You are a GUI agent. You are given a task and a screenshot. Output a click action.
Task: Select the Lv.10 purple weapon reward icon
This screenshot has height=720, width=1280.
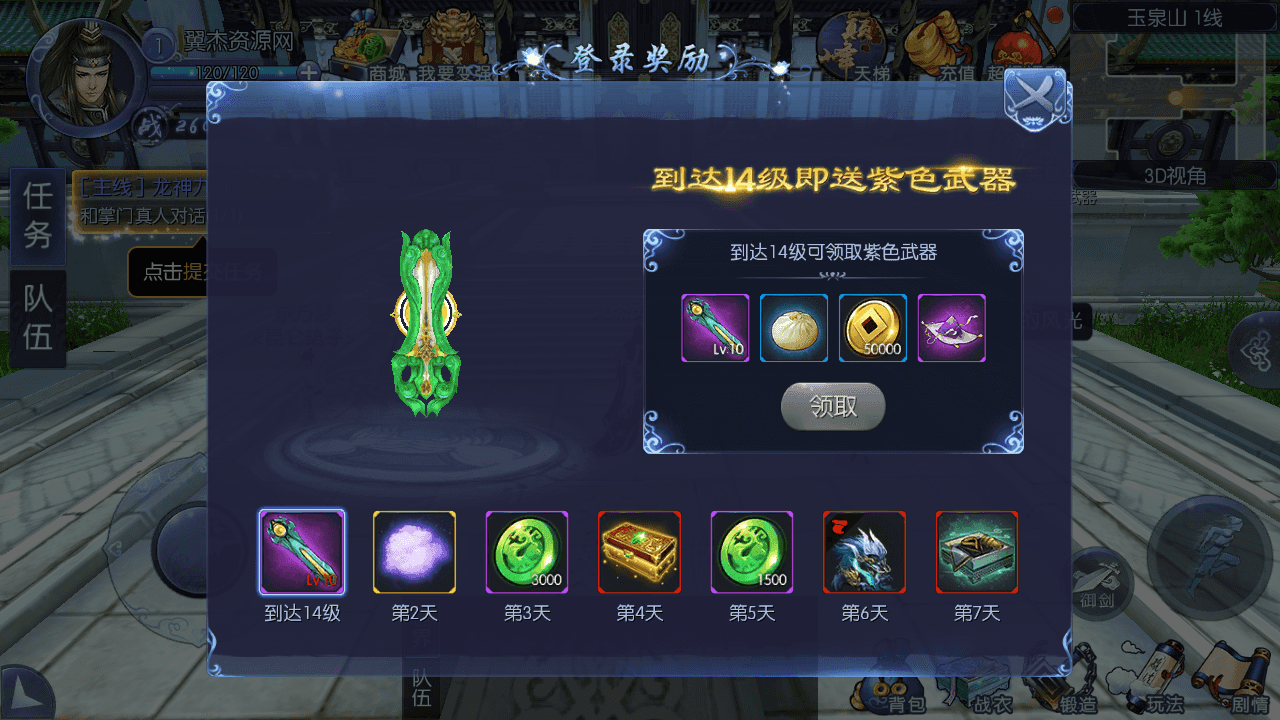point(714,328)
